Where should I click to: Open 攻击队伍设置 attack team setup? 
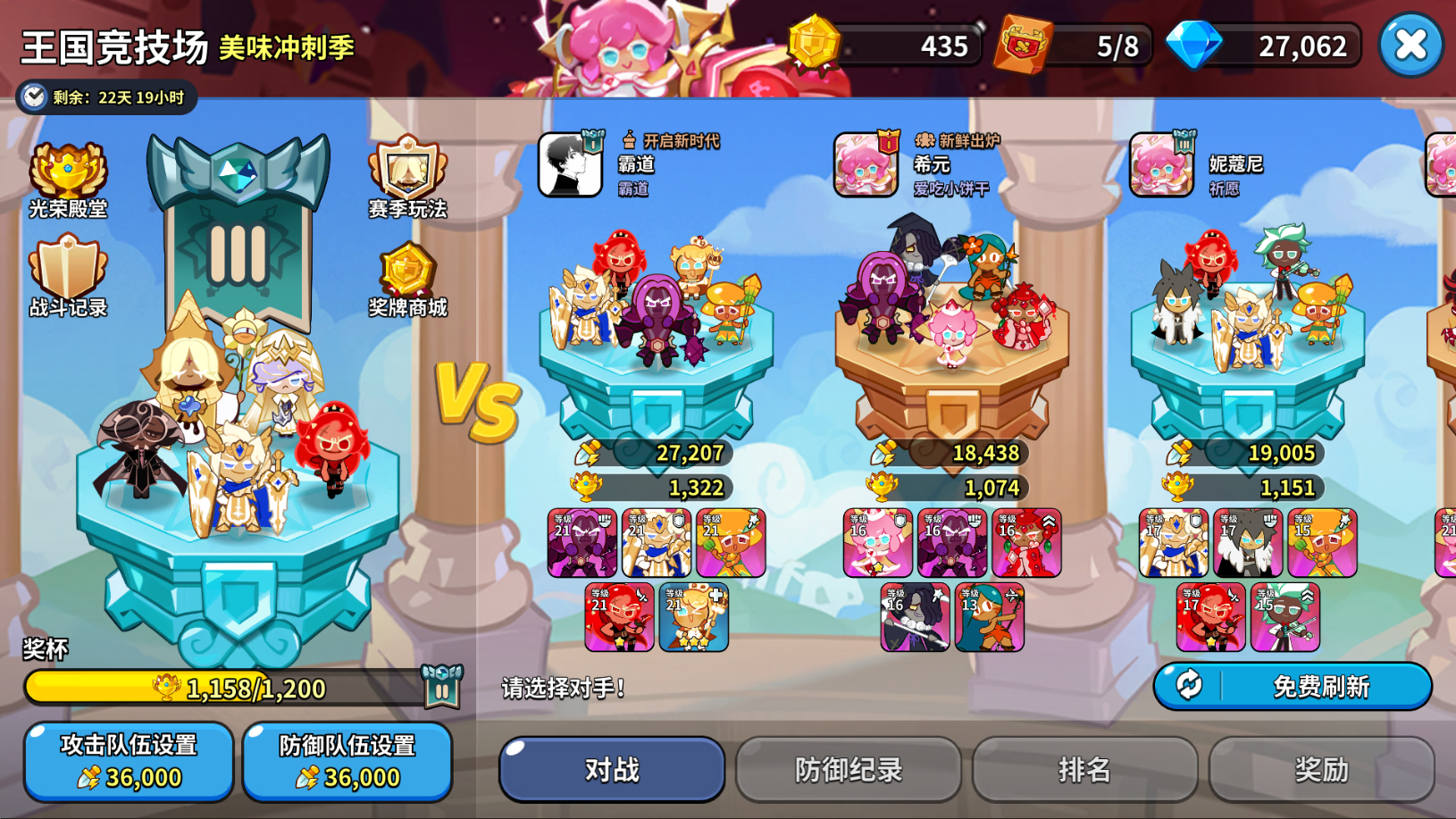click(x=129, y=761)
